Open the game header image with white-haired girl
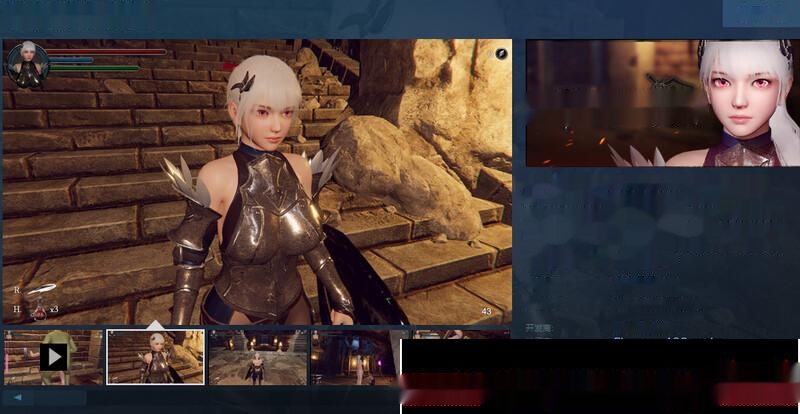Screen dimensions: 800x414 pyautogui.click(x=662, y=103)
